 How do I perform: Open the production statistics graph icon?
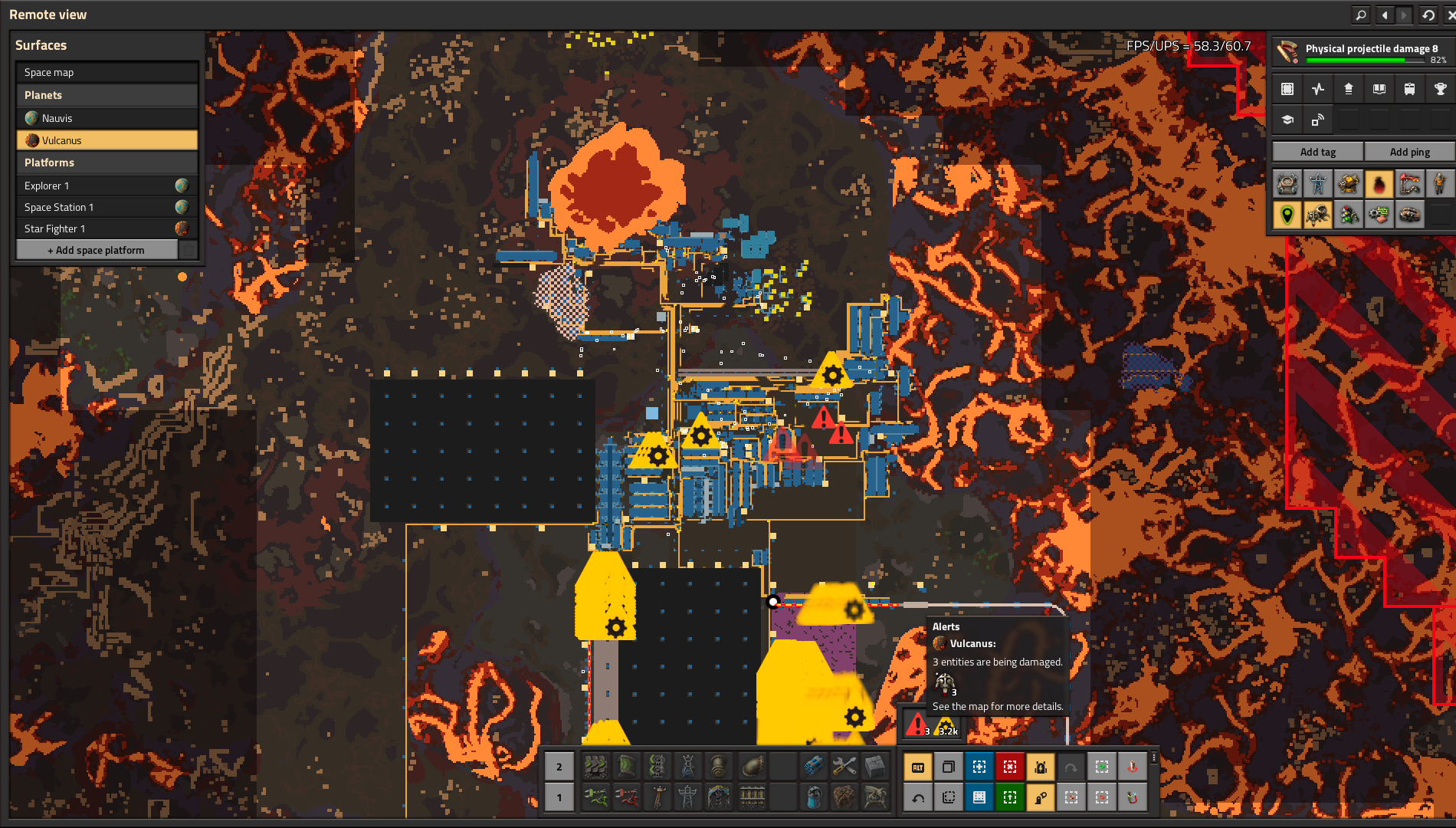[x=1318, y=89]
